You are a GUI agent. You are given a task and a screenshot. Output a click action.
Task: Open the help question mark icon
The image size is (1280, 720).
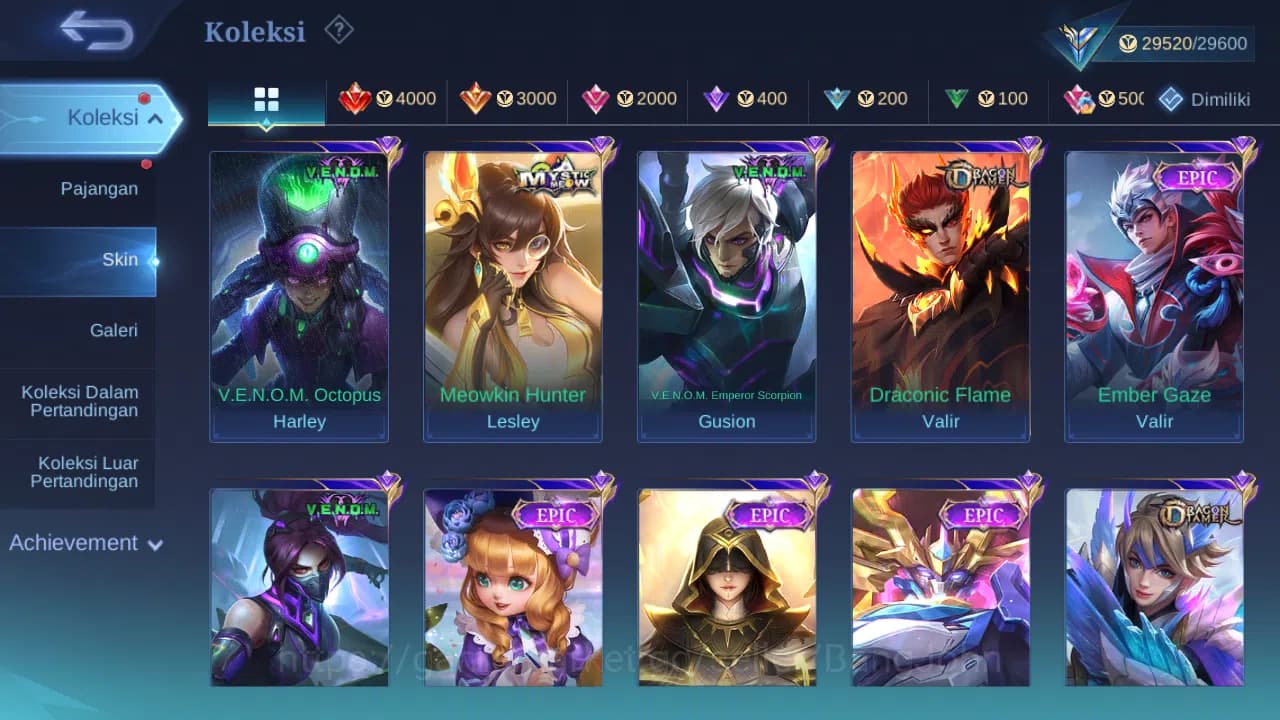pos(339,31)
